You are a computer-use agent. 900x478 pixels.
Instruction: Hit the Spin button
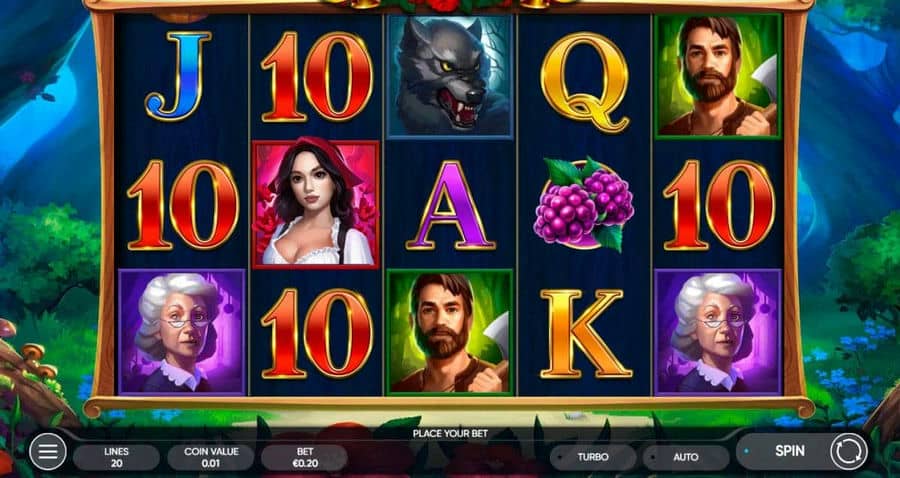[791, 452]
